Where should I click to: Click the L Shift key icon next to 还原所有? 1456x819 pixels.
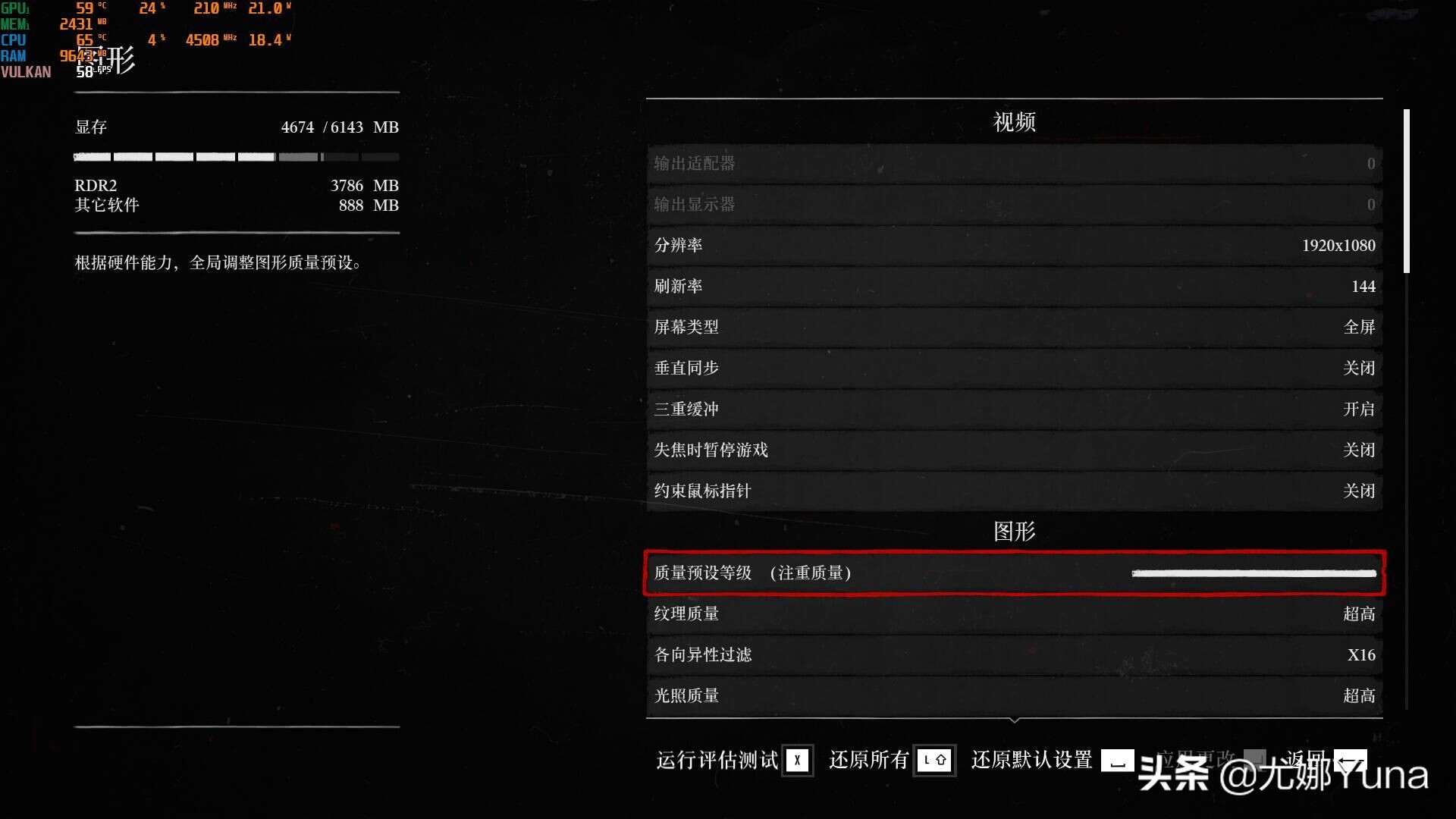point(935,761)
